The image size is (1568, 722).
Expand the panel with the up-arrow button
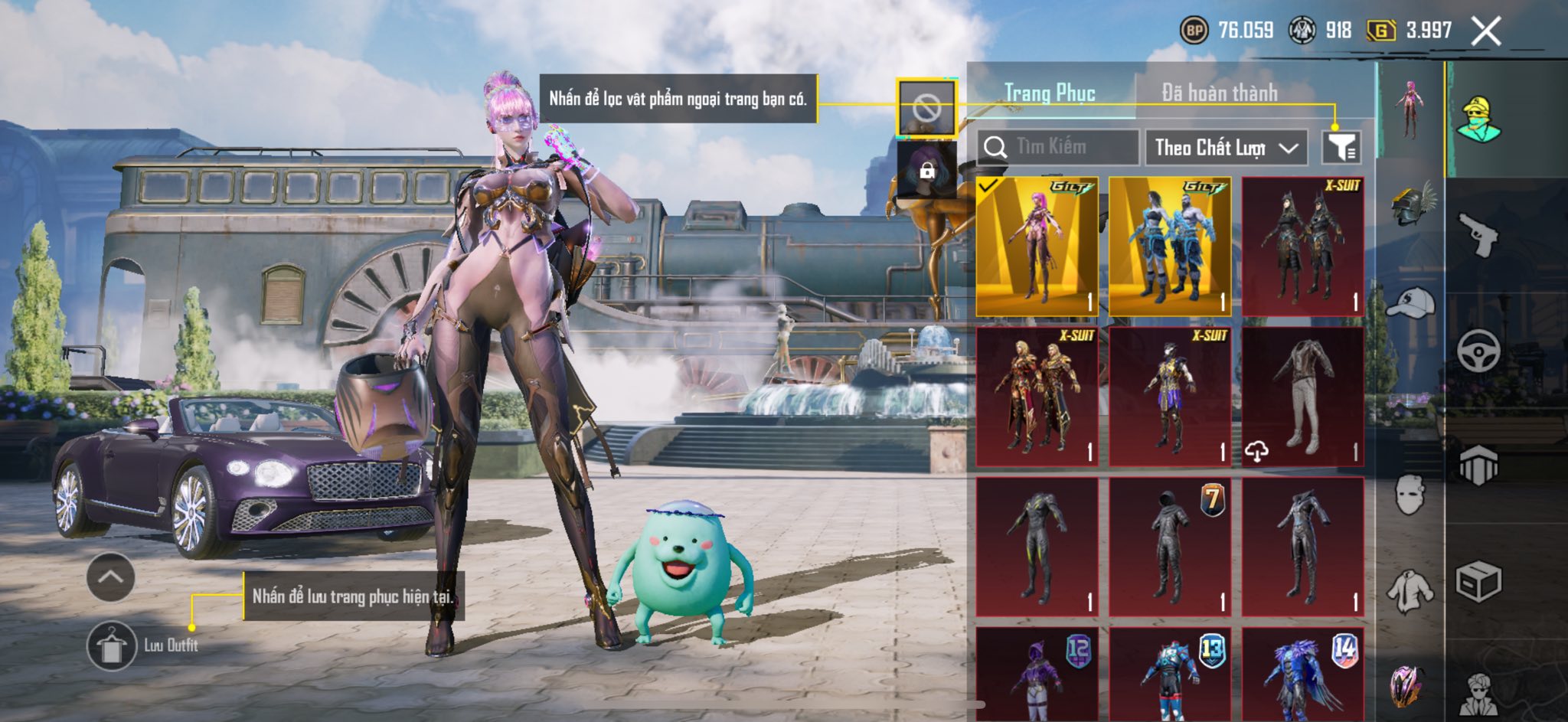[111, 577]
